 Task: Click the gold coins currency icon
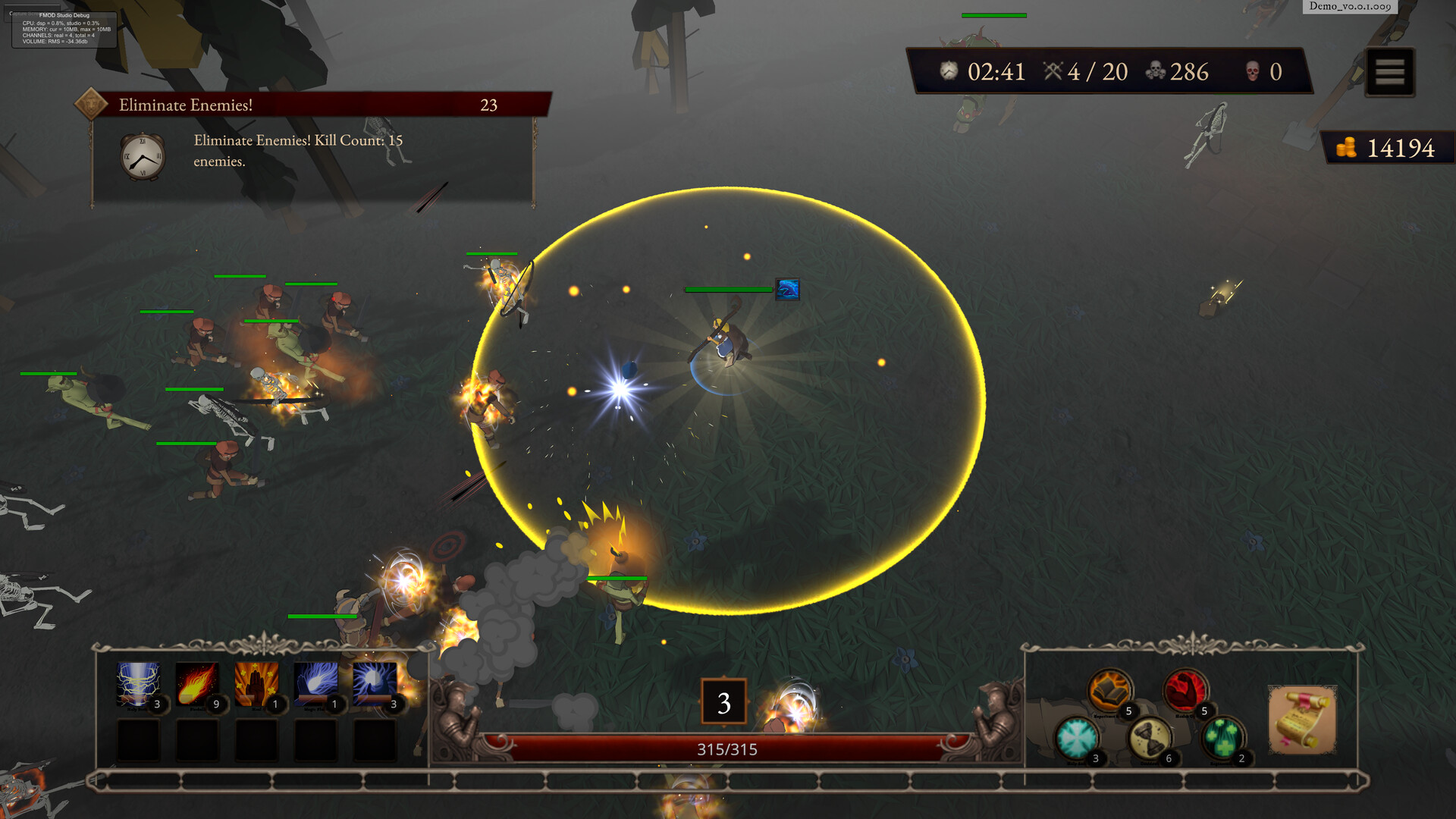click(x=1346, y=148)
